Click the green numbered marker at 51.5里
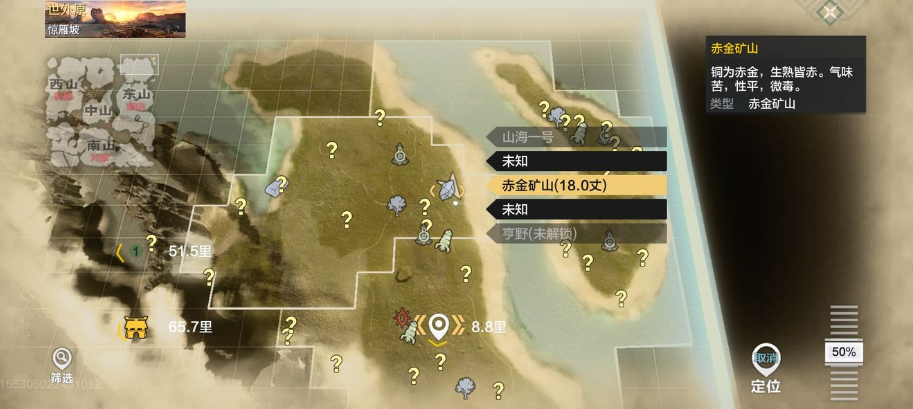The image size is (913, 409). (136, 251)
